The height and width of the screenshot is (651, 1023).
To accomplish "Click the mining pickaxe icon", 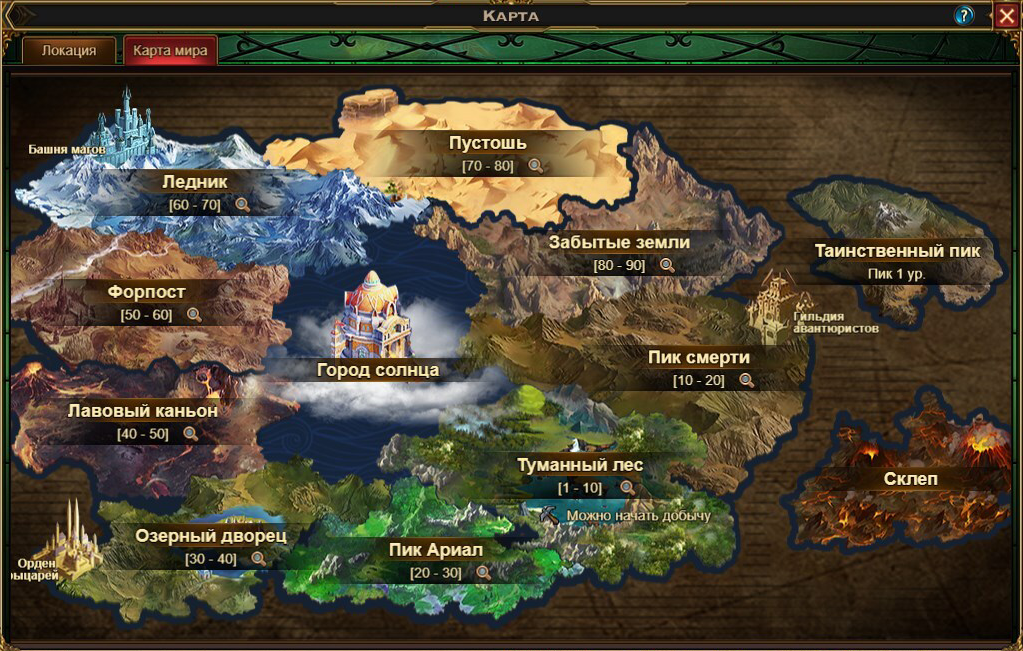I will coord(549,515).
